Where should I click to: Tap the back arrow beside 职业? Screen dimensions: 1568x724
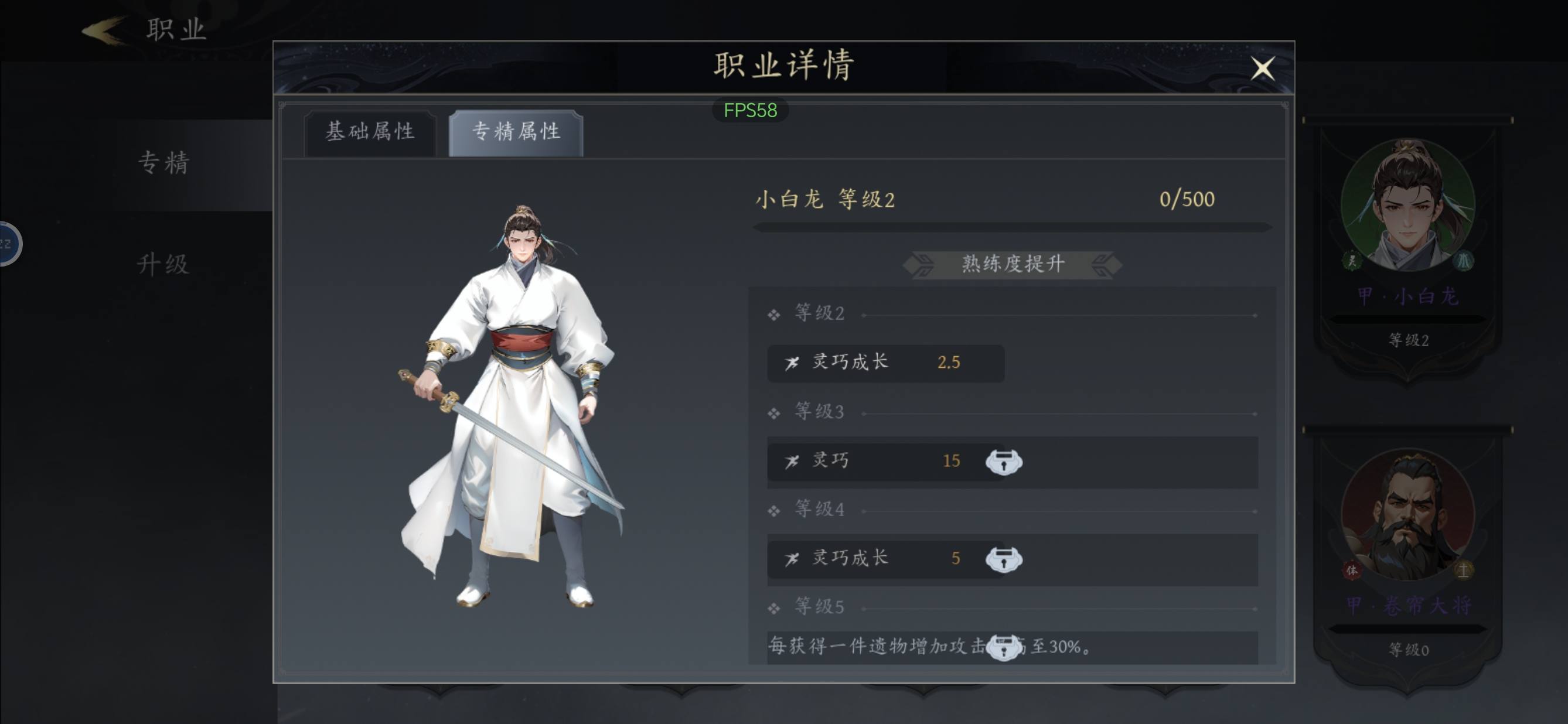pos(104,29)
